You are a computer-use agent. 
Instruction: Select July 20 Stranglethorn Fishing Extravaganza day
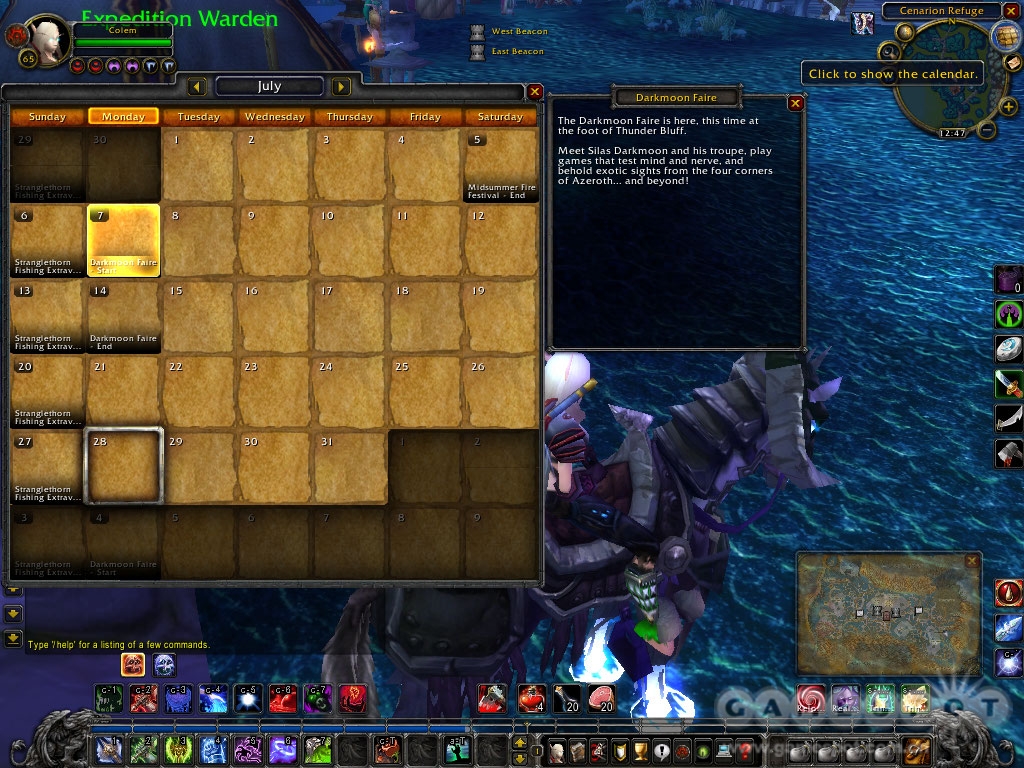pos(48,391)
